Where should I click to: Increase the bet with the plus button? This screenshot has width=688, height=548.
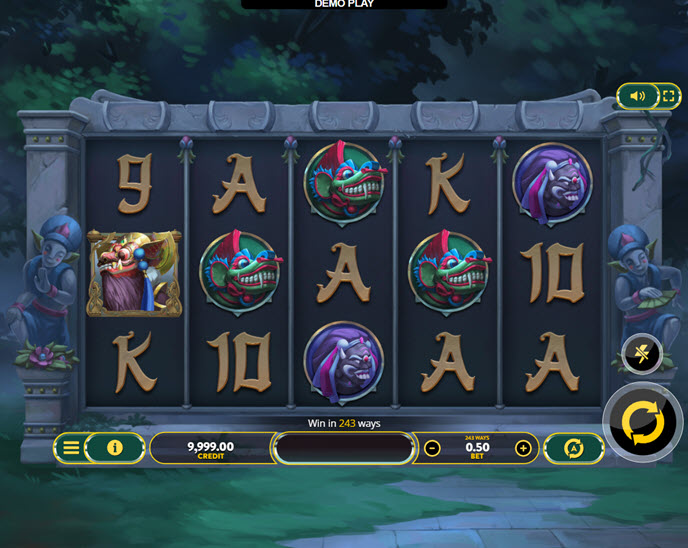[x=523, y=448]
